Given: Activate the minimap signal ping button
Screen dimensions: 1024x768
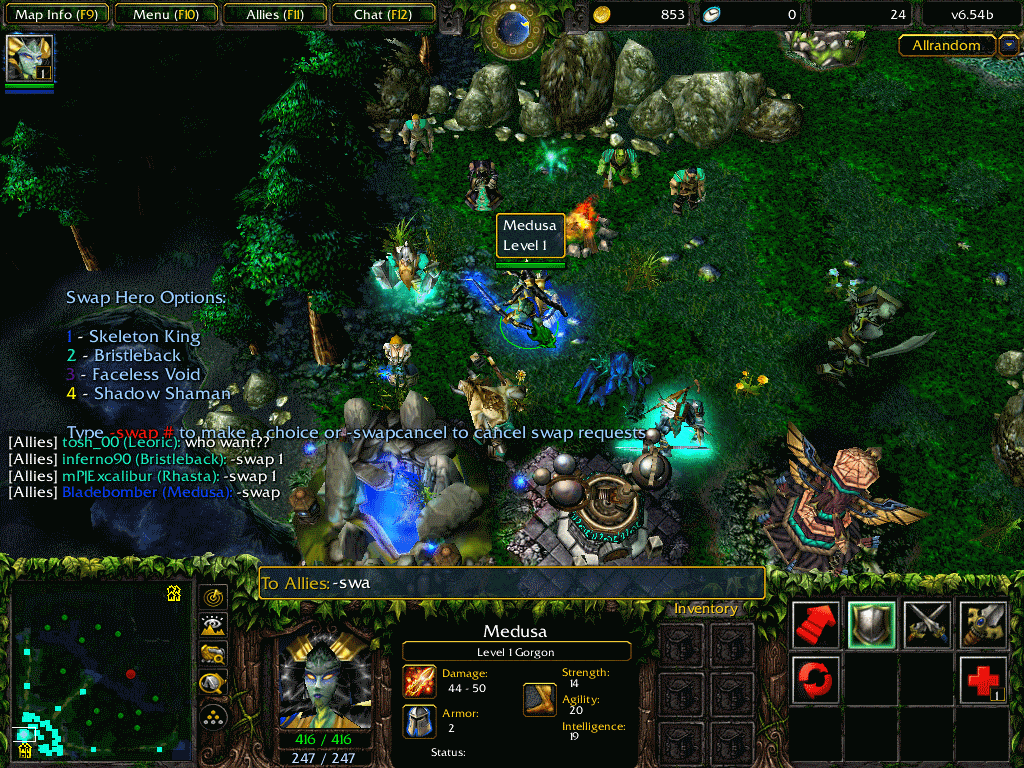Looking at the screenshot, I should (x=213, y=598).
